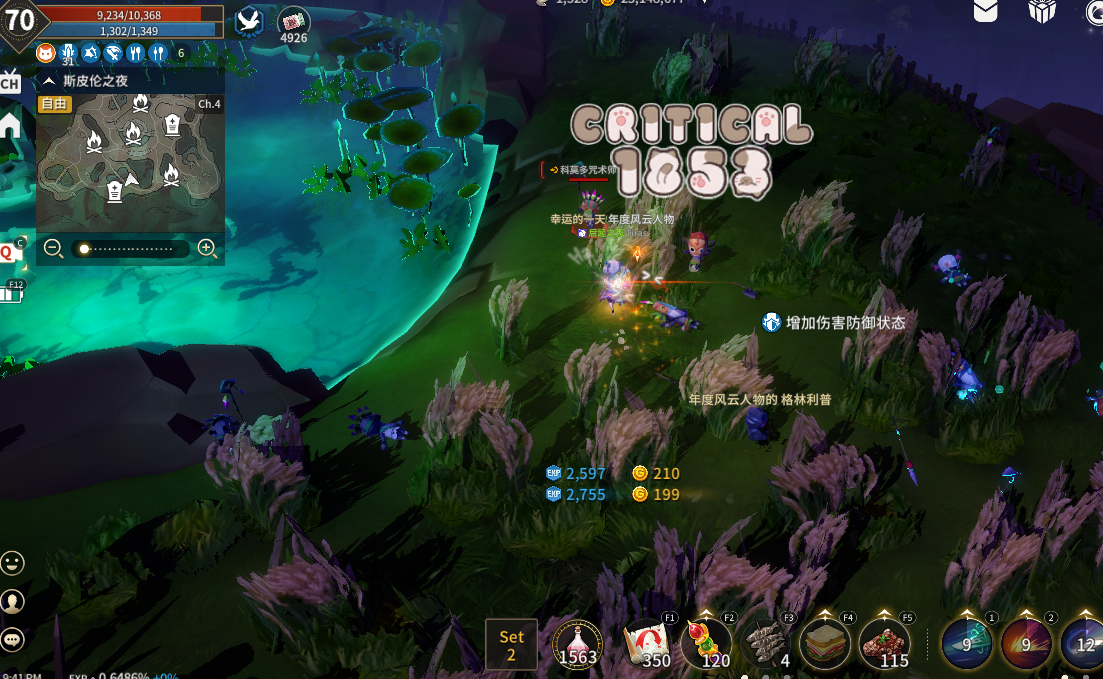Open the gift box rewards
Screen dimensions: 1103x679
pos(1042,10)
